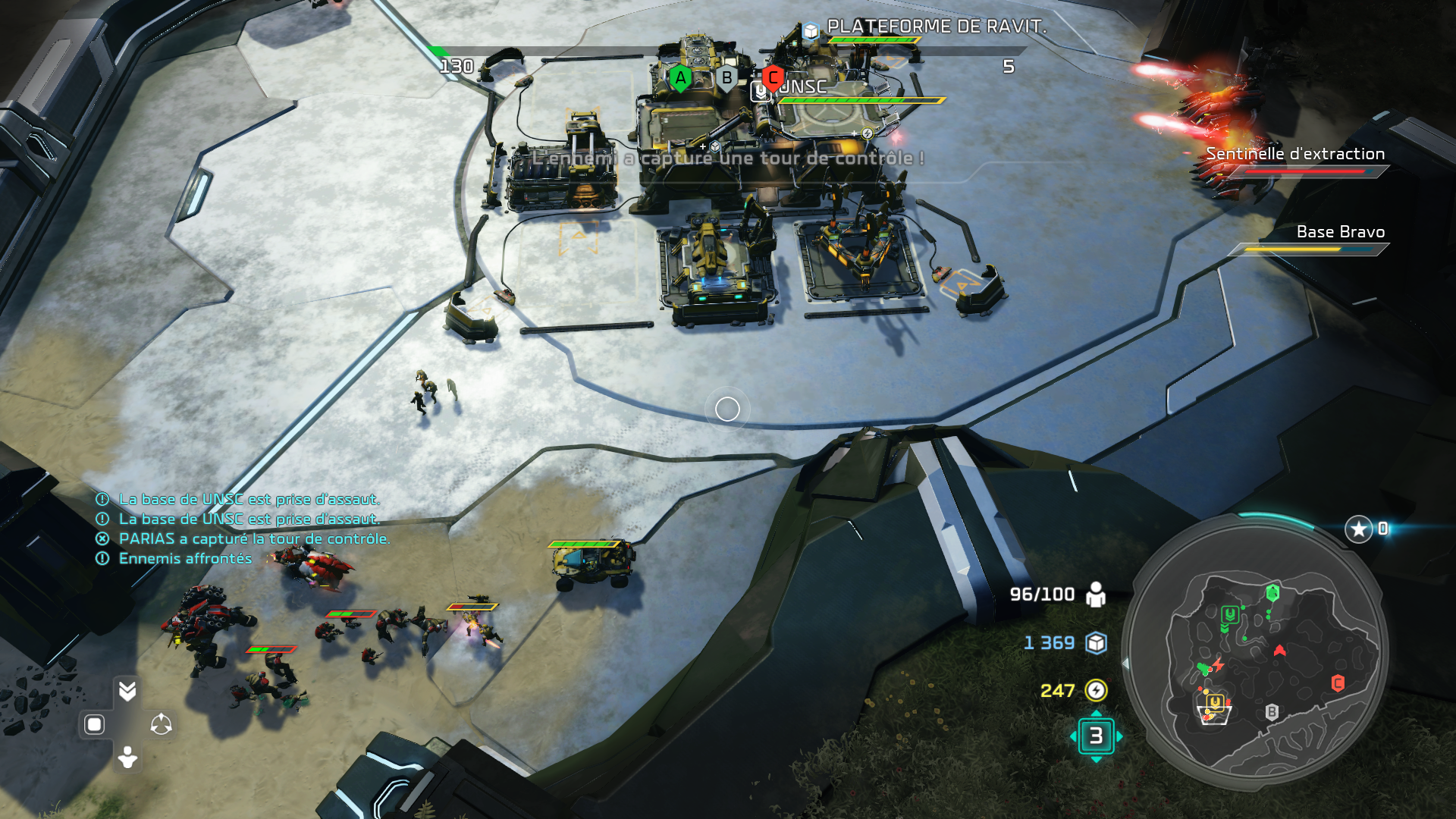Select army group 3 selector
Image resolution: width=1456 pixels, height=819 pixels.
(1096, 736)
